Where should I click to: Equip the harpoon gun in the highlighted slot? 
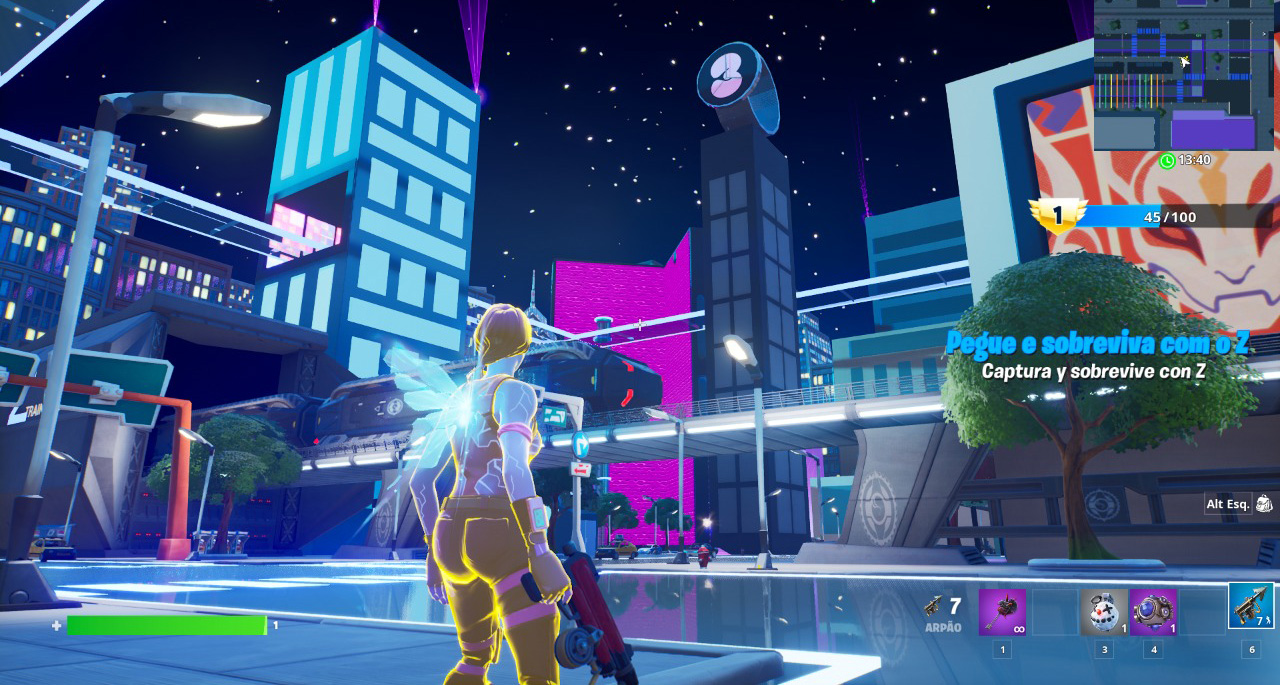(1251, 606)
